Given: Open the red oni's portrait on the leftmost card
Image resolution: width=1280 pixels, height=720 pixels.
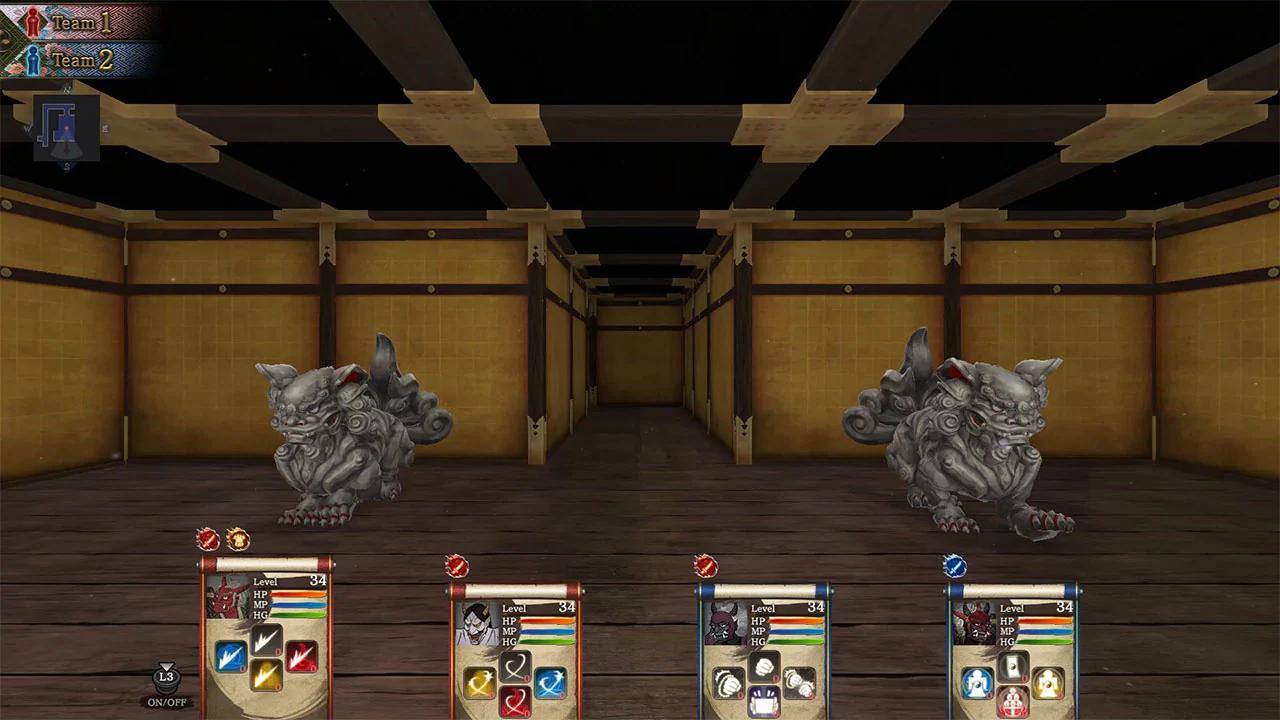Looking at the screenshot, I should coord(226,596).
